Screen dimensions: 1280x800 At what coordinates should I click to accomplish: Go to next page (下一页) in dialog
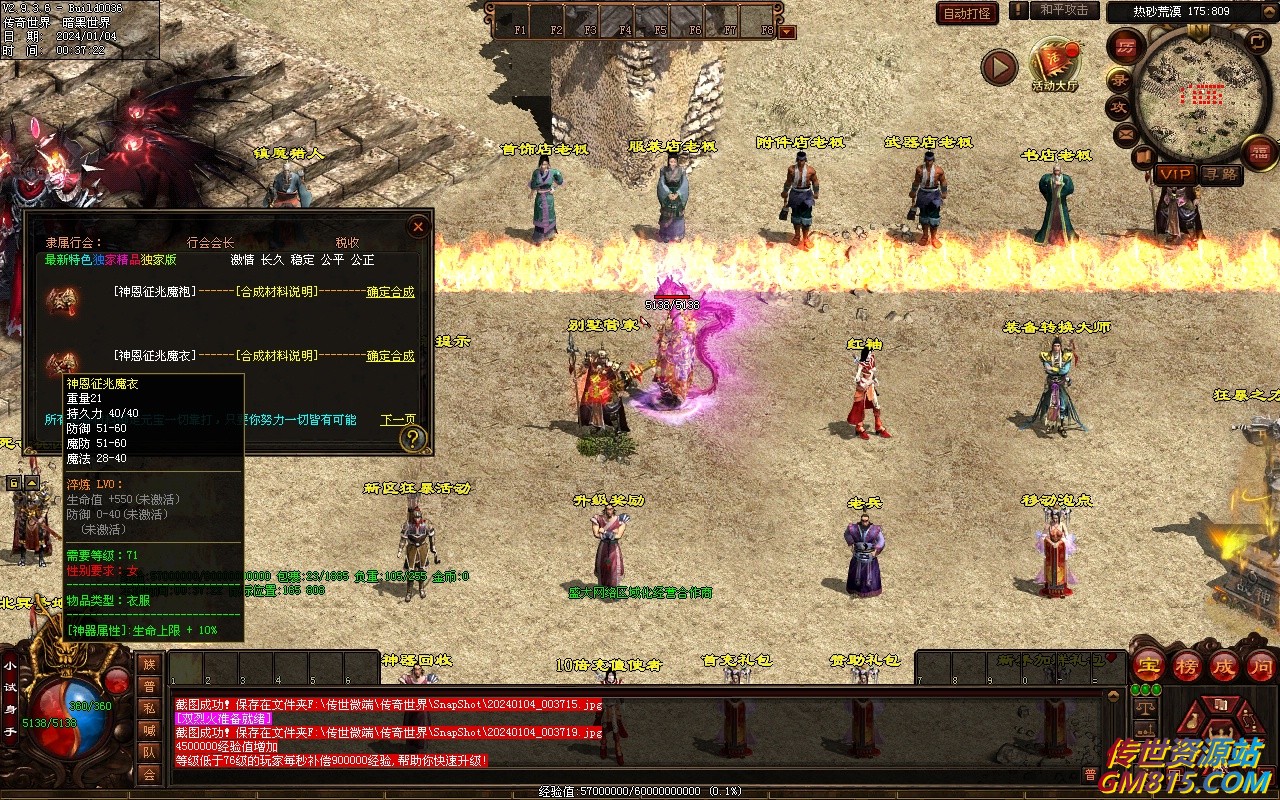(x=398, y=420)
